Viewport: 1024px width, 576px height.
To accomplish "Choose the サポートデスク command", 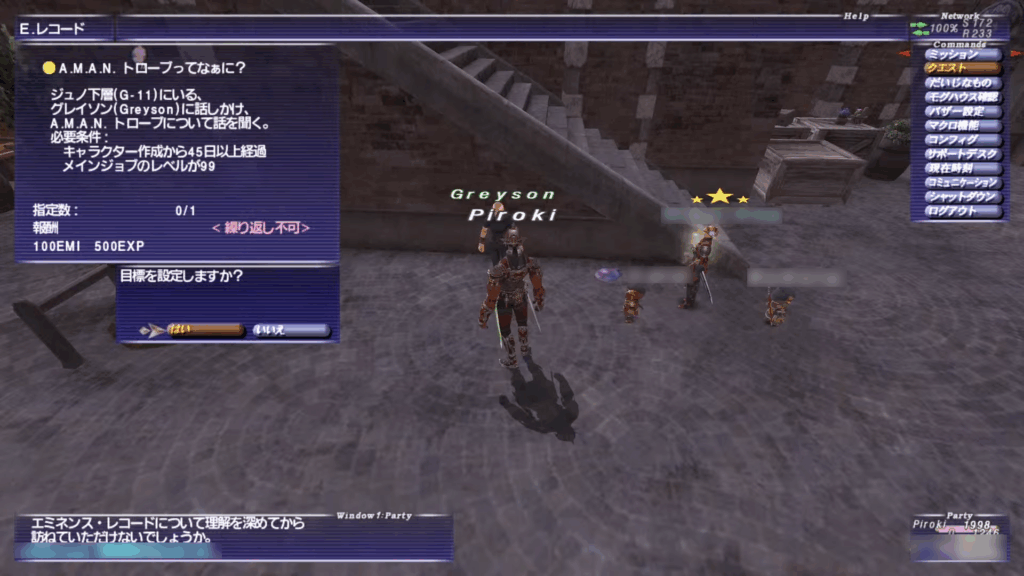I will point(962,155).
